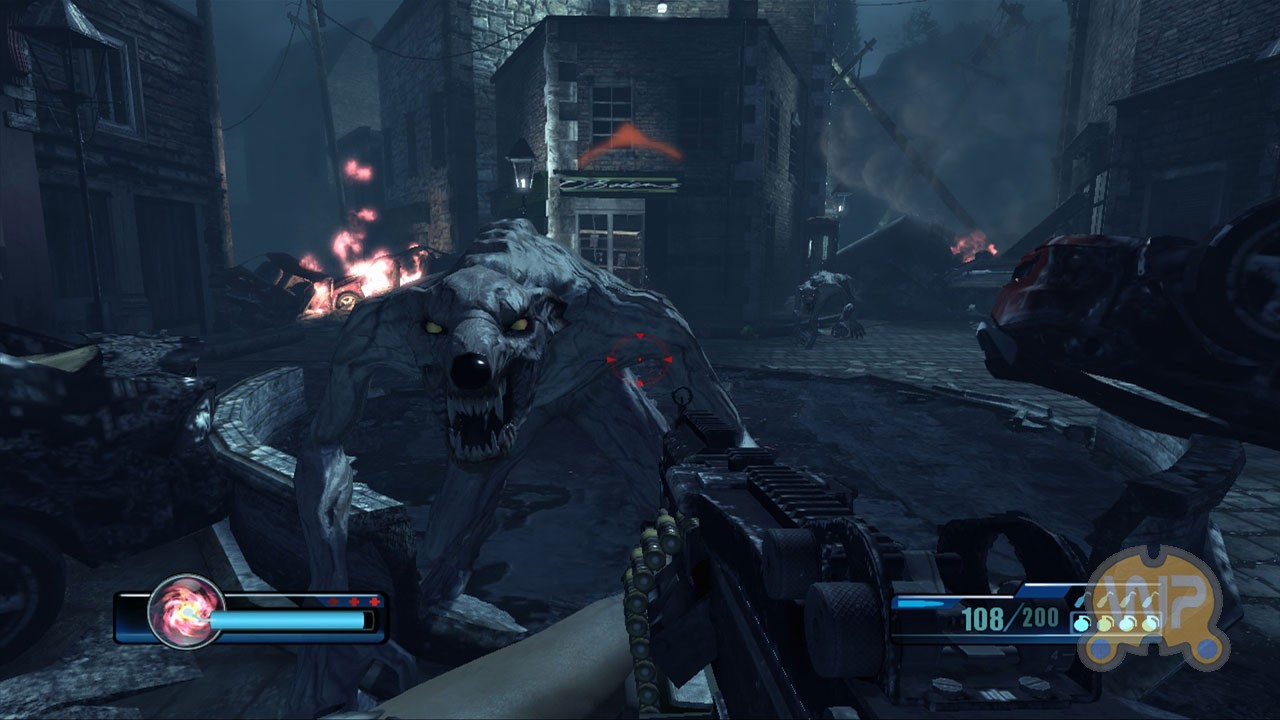Image resolution: width=1280 pixels, height=720 pixels.
Task: Click the swirling pink vortex power orb
Action: pyautogui.click(x=185, y=612)
